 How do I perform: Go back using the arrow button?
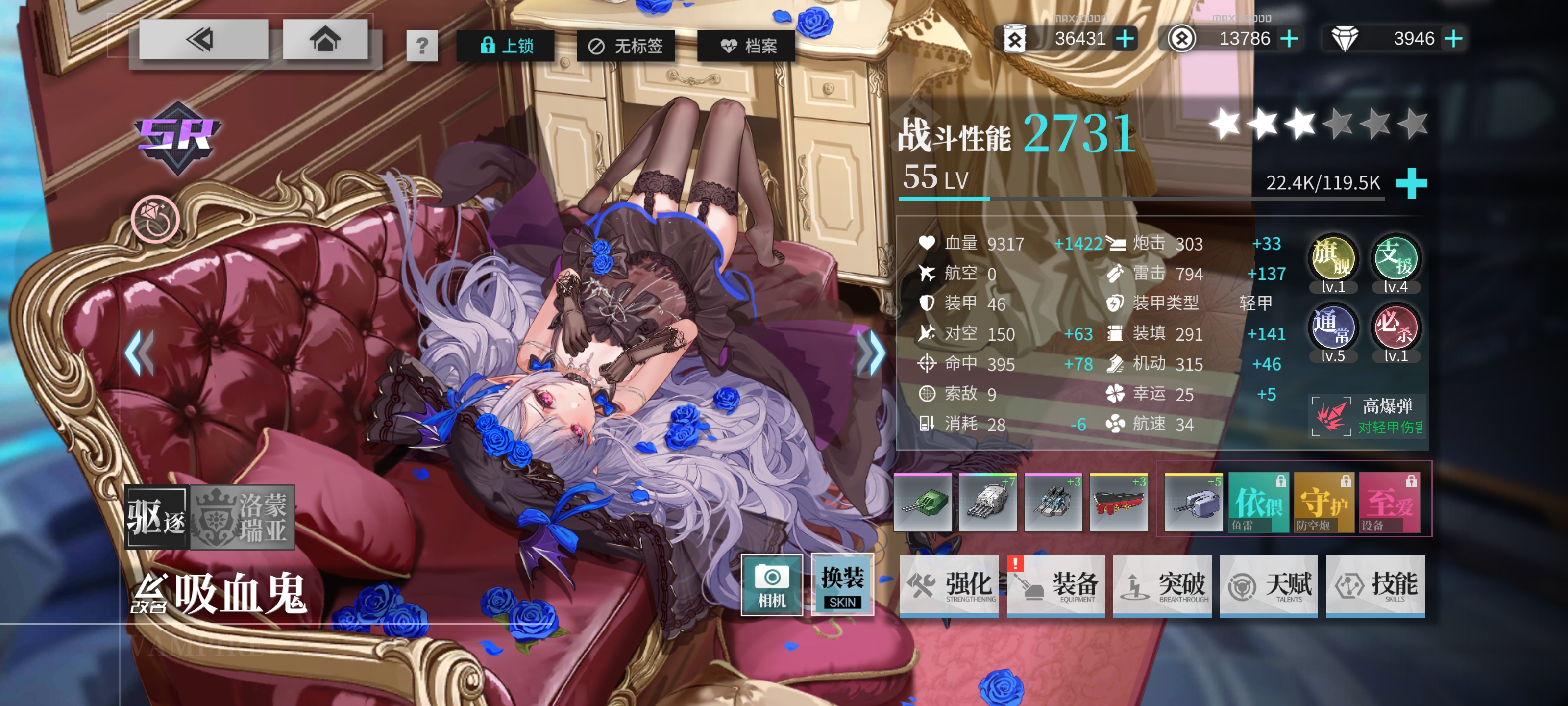point(203,40)
